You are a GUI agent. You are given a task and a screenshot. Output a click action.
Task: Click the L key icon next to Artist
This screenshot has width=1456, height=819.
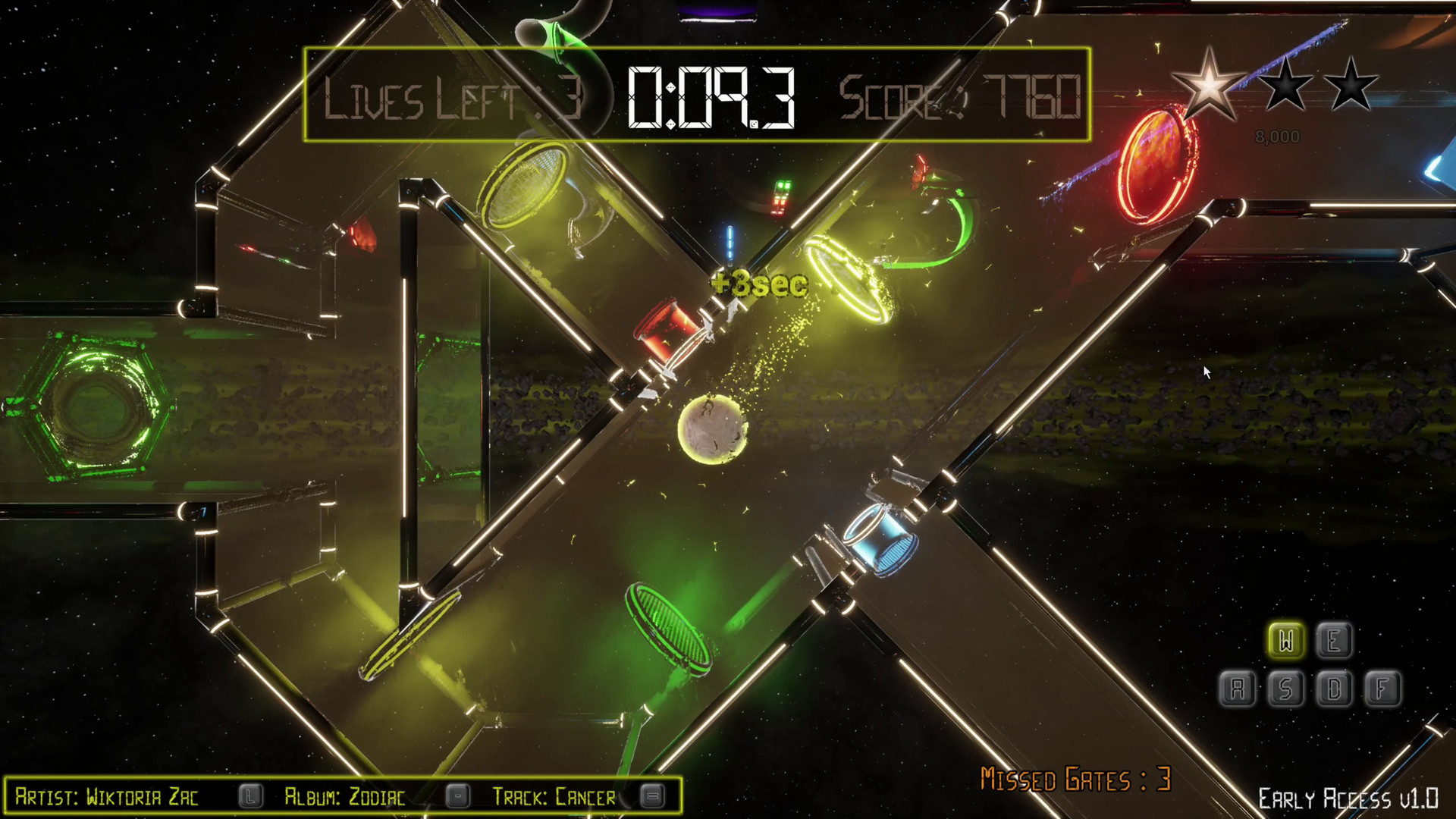click(x=250, y=797)
